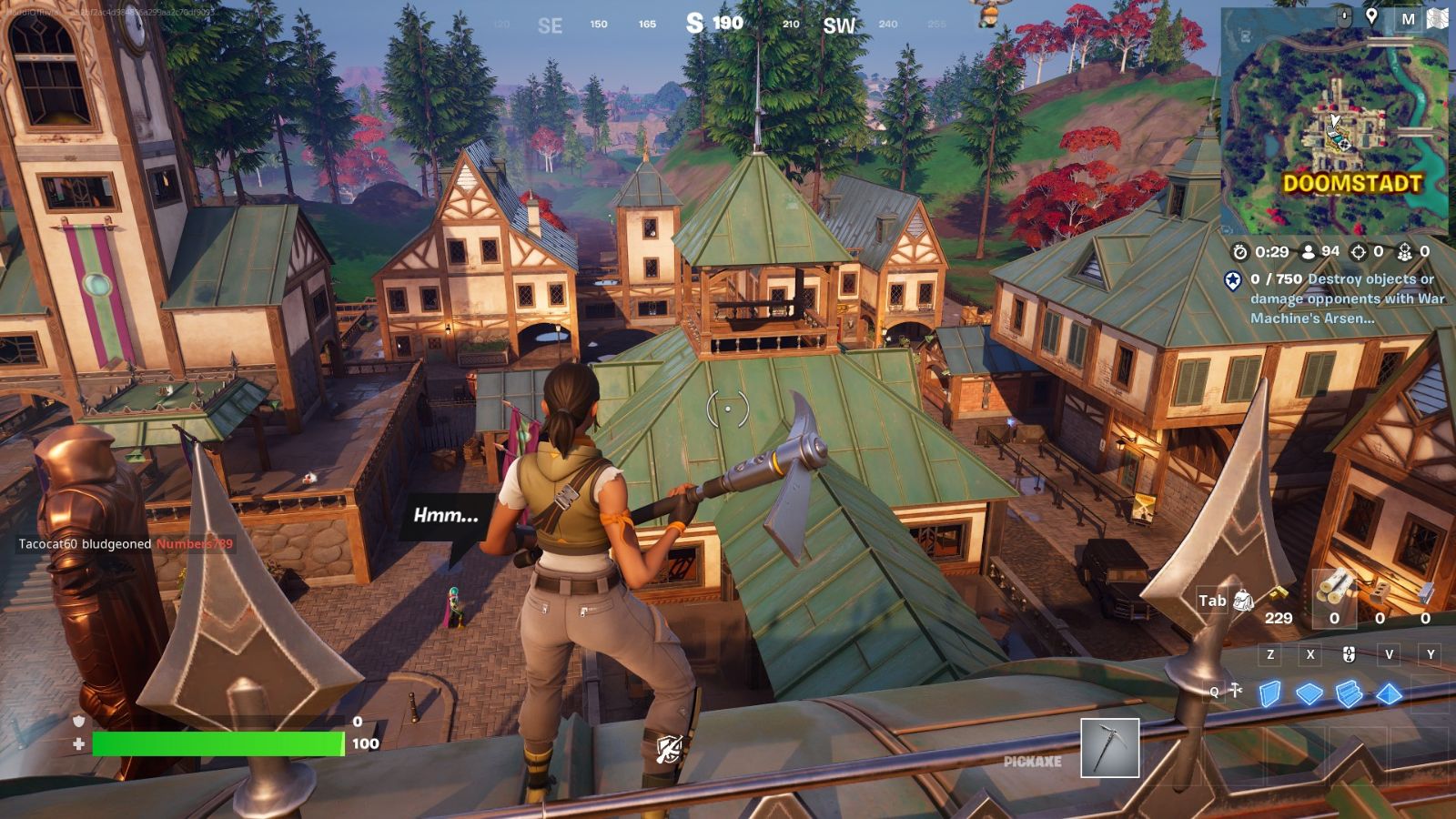Switch to inventory with the Tab slot
The width and height of the screenshot is (1456, 819).
point(1213,601)
